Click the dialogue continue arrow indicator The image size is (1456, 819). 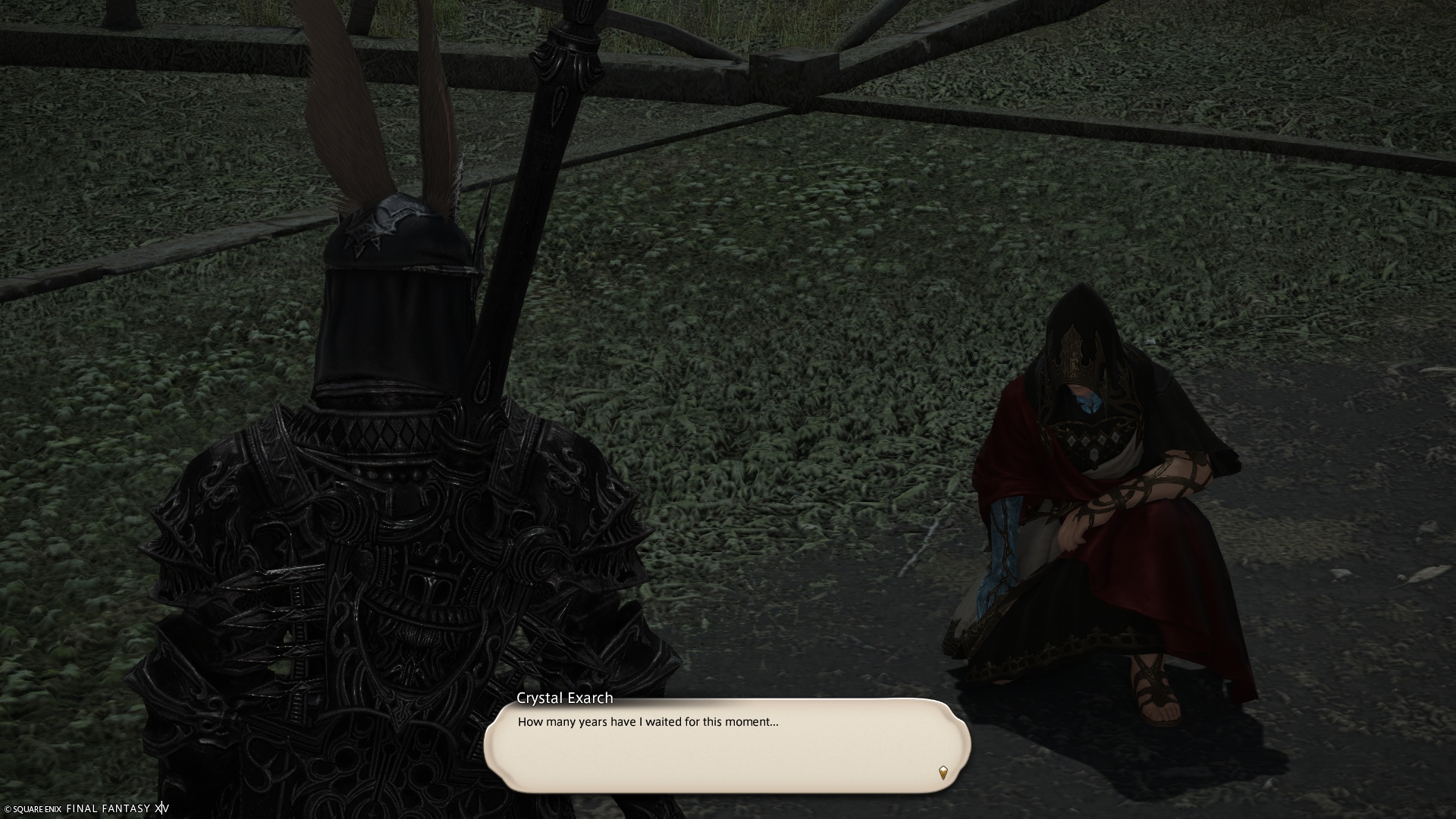(943, 773)
